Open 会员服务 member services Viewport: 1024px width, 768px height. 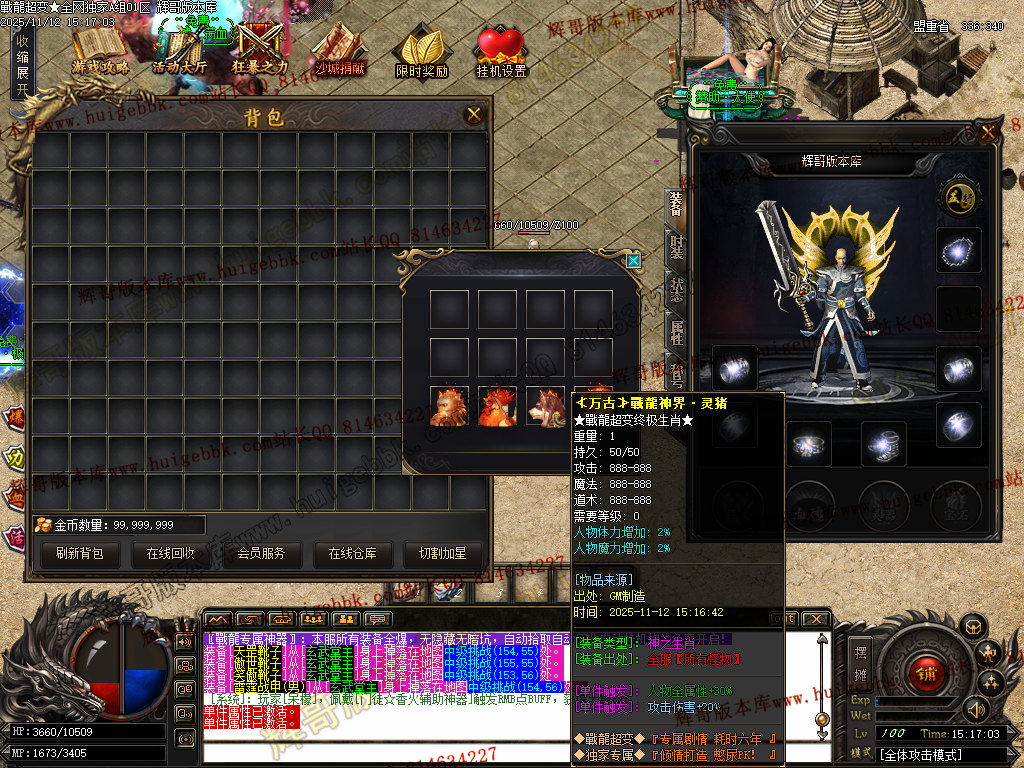[261, 553]
